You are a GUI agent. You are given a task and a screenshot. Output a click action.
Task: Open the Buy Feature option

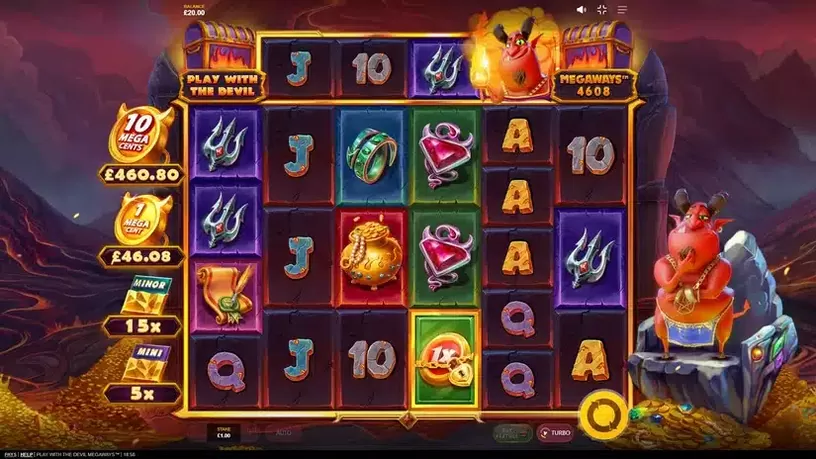tap(510, 432)
